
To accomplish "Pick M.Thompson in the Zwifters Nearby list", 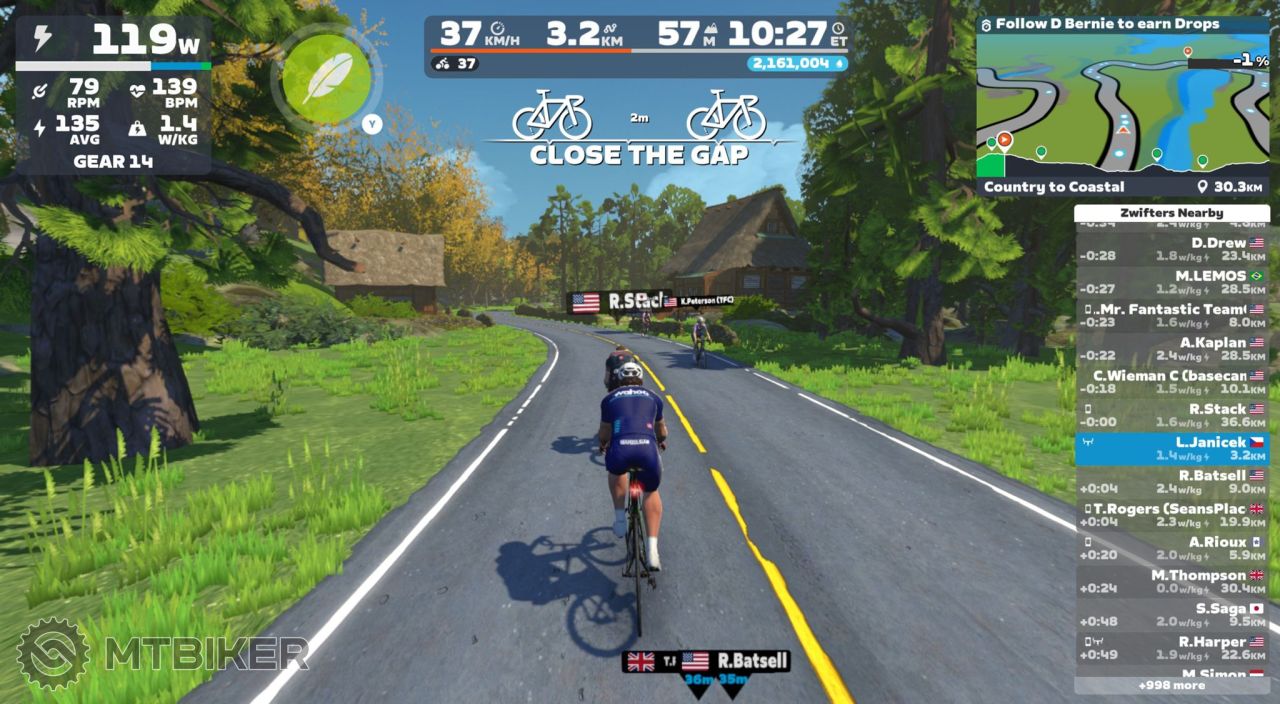I will [x=1171, y=582].
